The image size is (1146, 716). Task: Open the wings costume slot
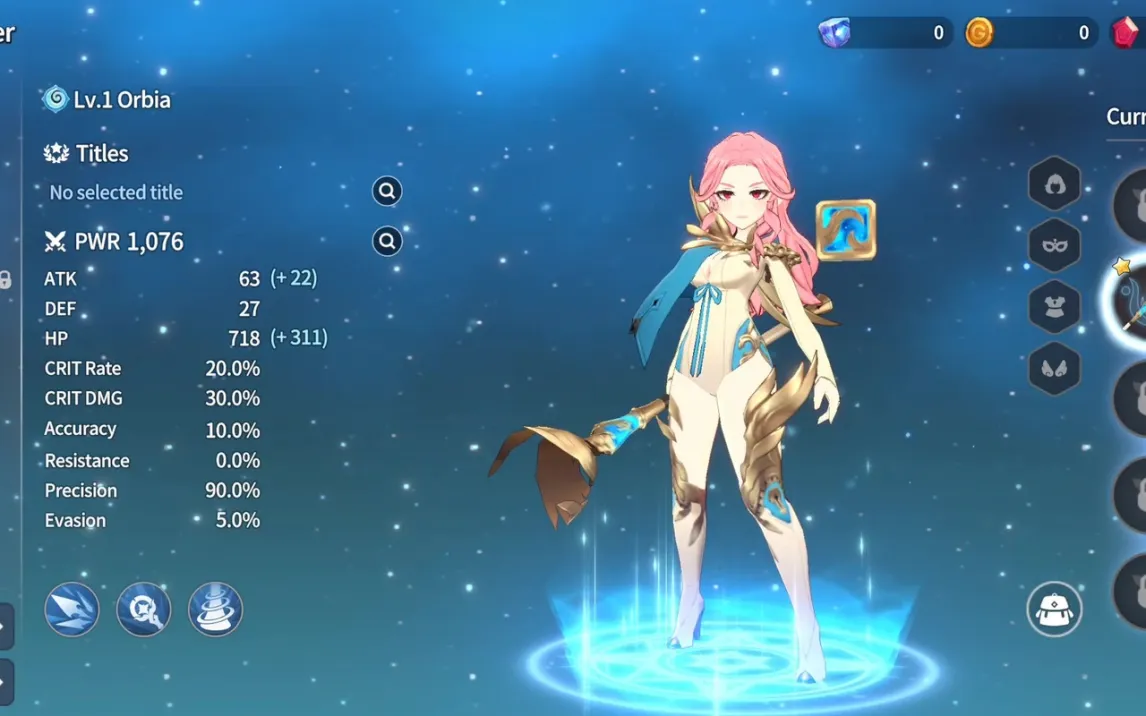tap(1054, 368)
